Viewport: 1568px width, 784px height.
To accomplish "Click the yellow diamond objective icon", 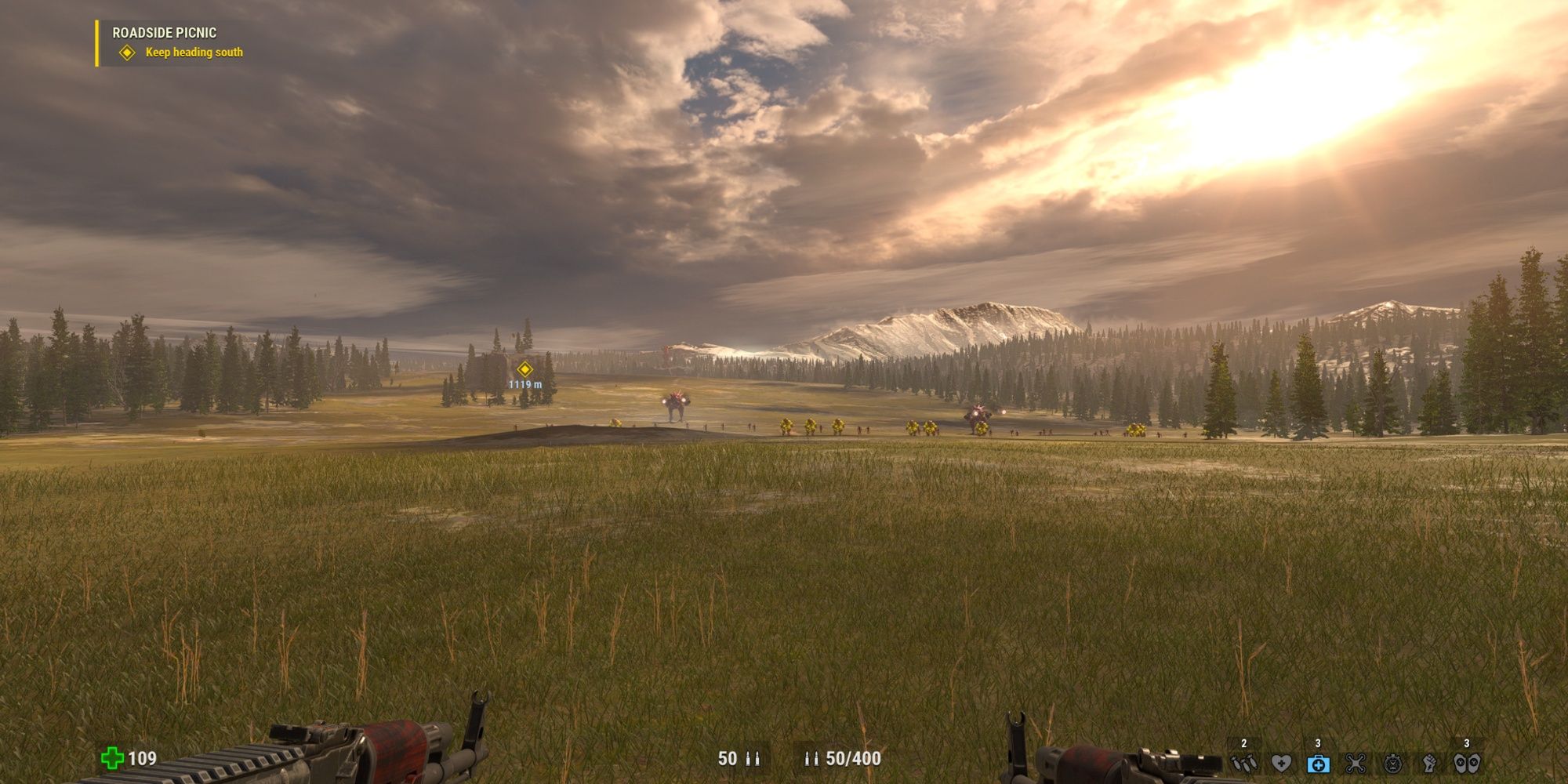I will 125,54.
